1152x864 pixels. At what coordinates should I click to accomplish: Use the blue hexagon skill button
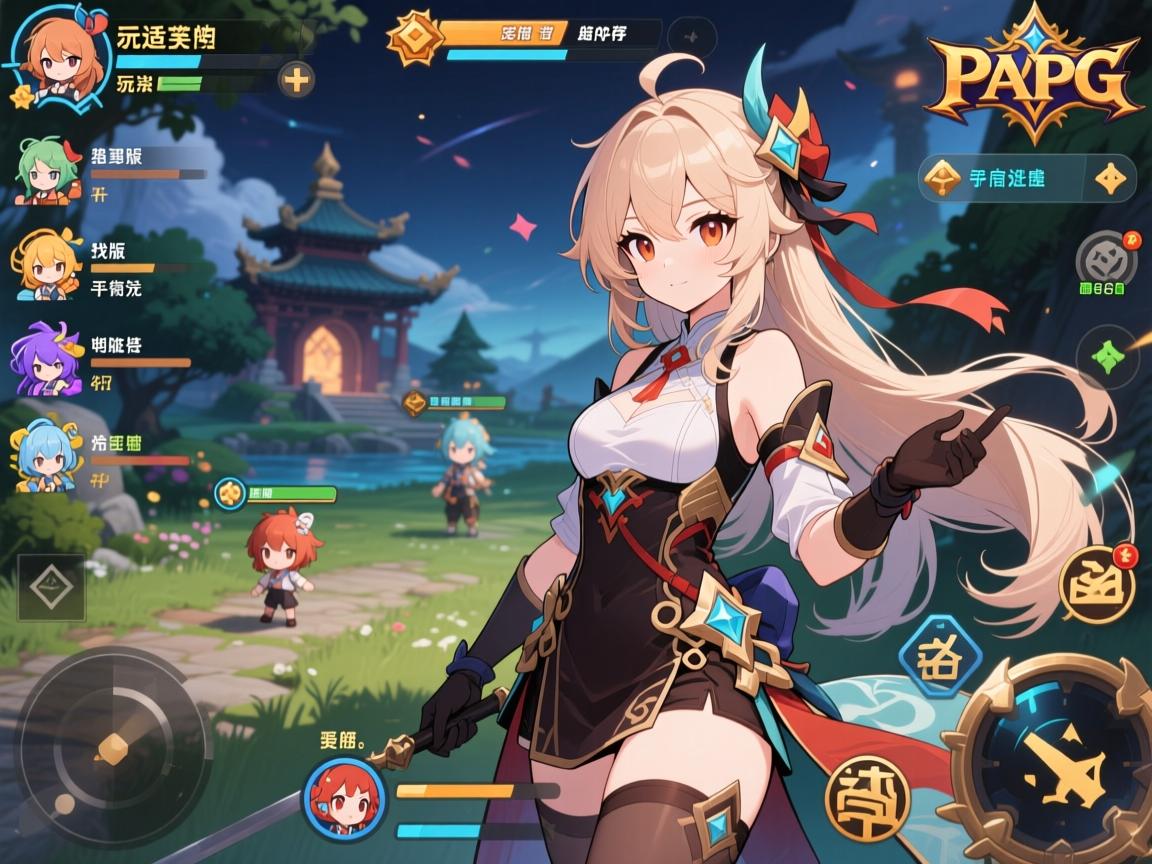tap(933, 657)
